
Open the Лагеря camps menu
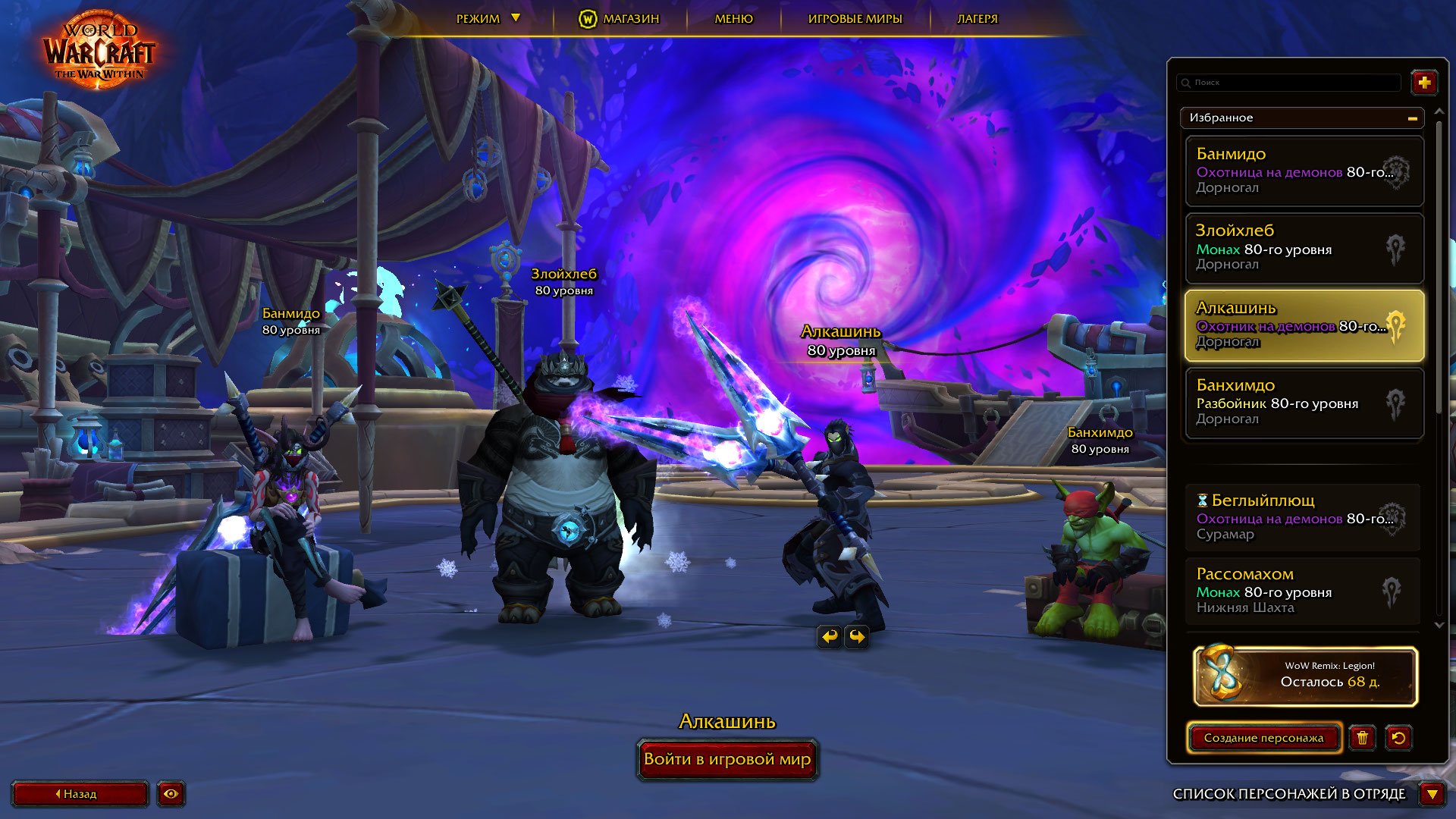[977, 19]
